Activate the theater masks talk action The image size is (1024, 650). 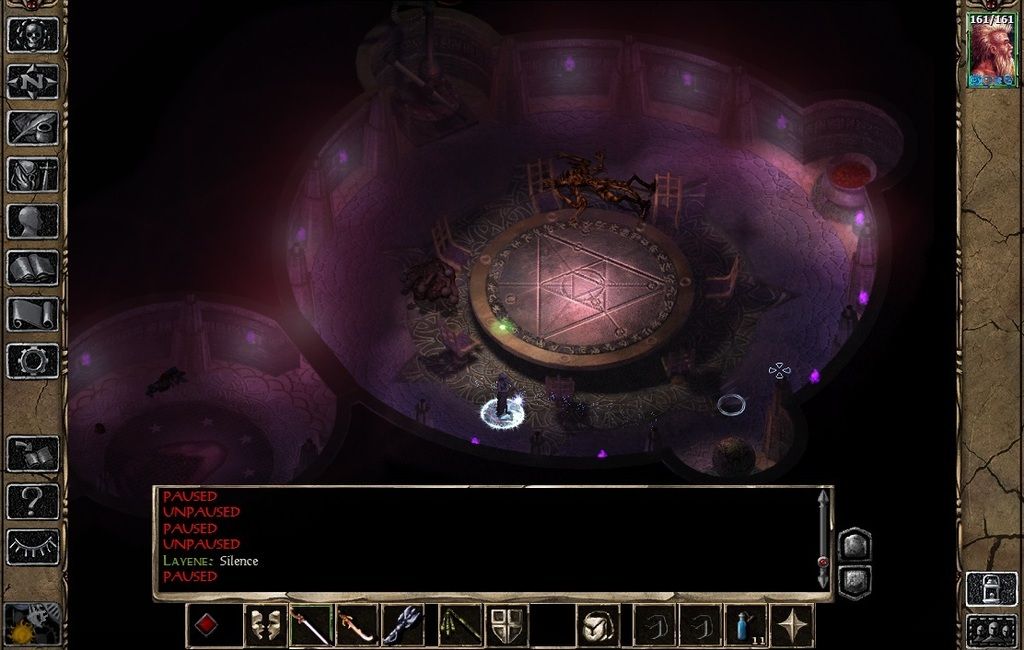coord(266,626)
